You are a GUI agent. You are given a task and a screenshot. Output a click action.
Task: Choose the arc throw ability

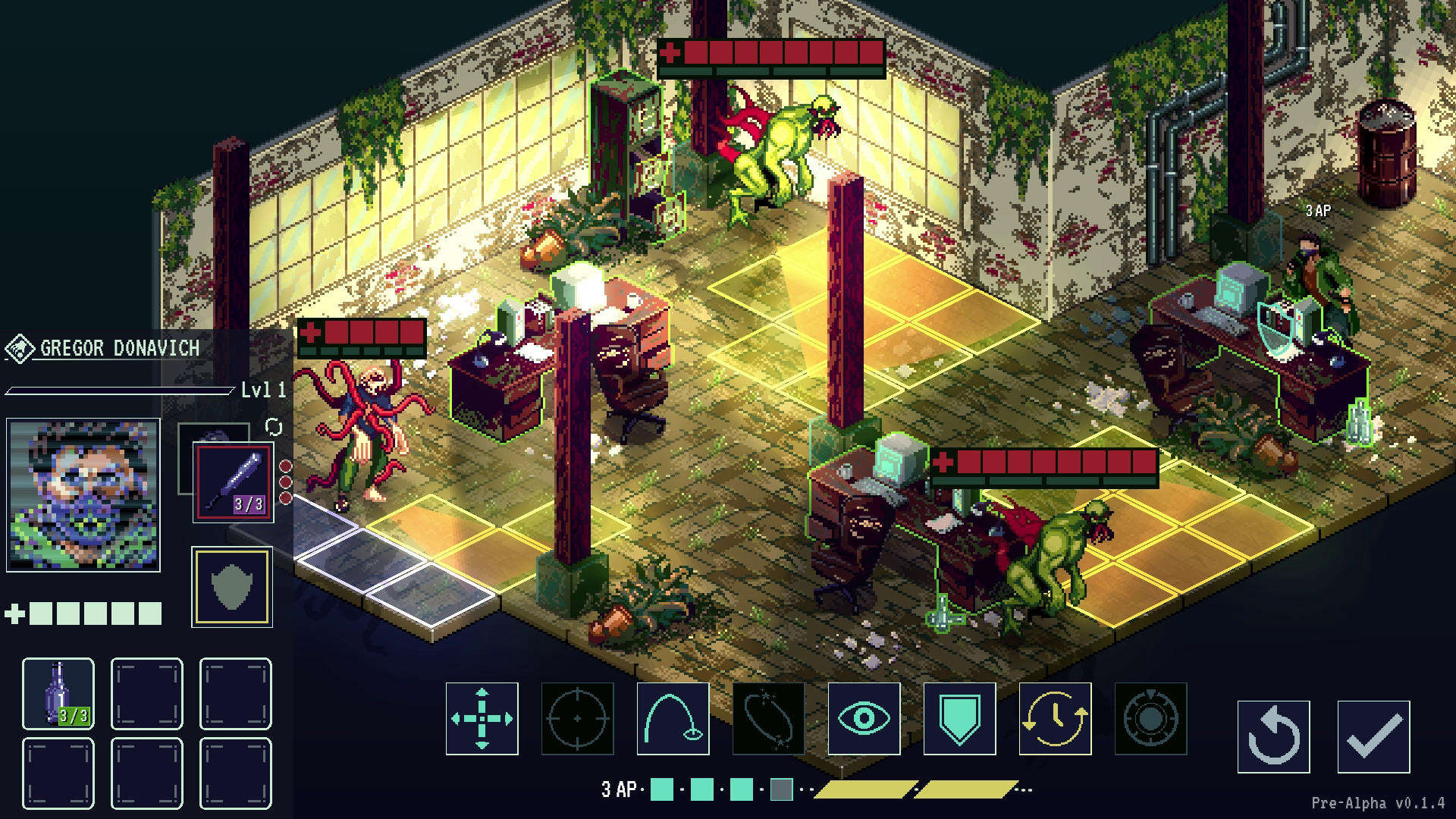(673, 718)
